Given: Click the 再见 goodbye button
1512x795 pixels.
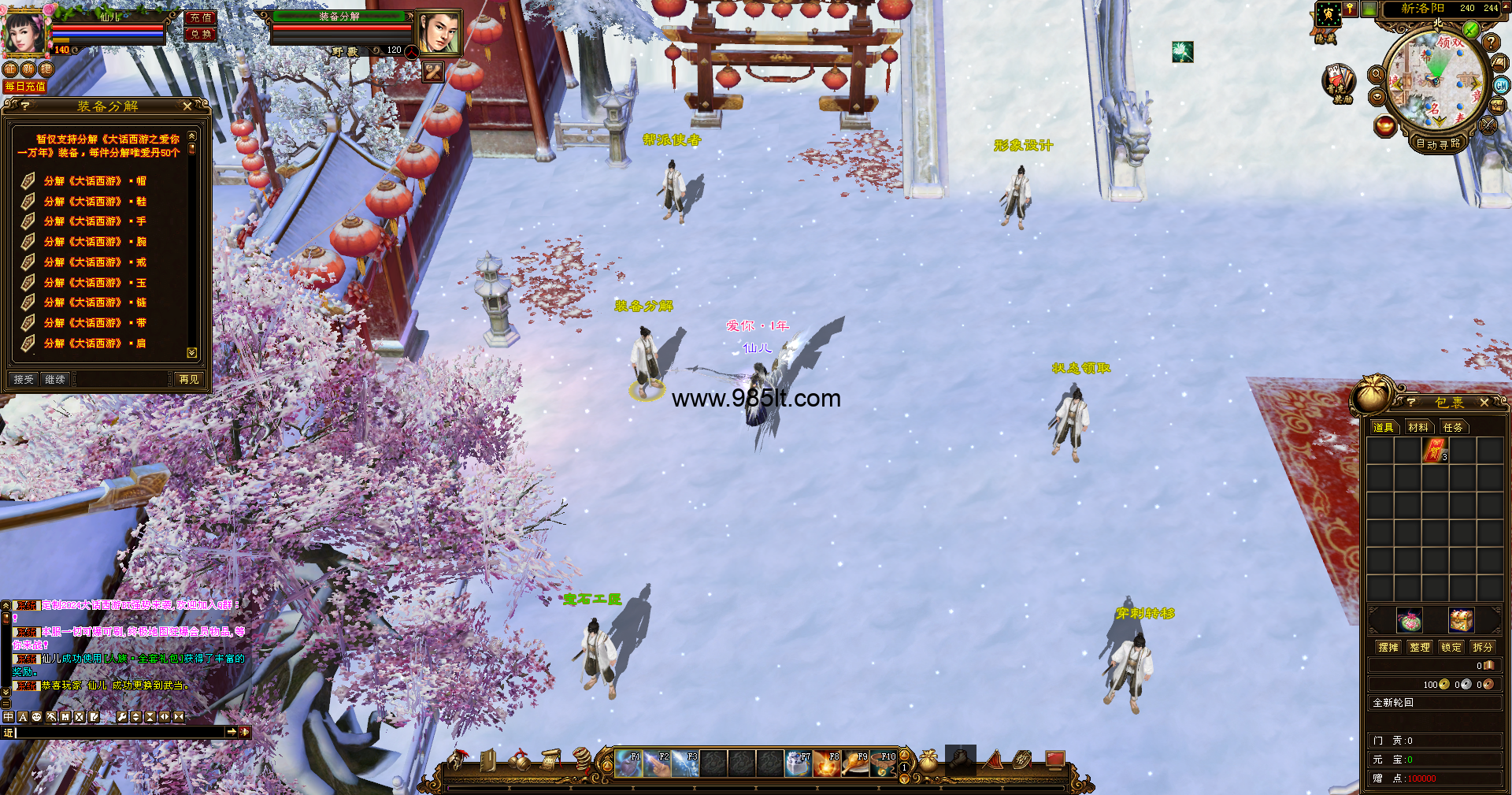Looking at the screenshot, I should tap(189, 380).
